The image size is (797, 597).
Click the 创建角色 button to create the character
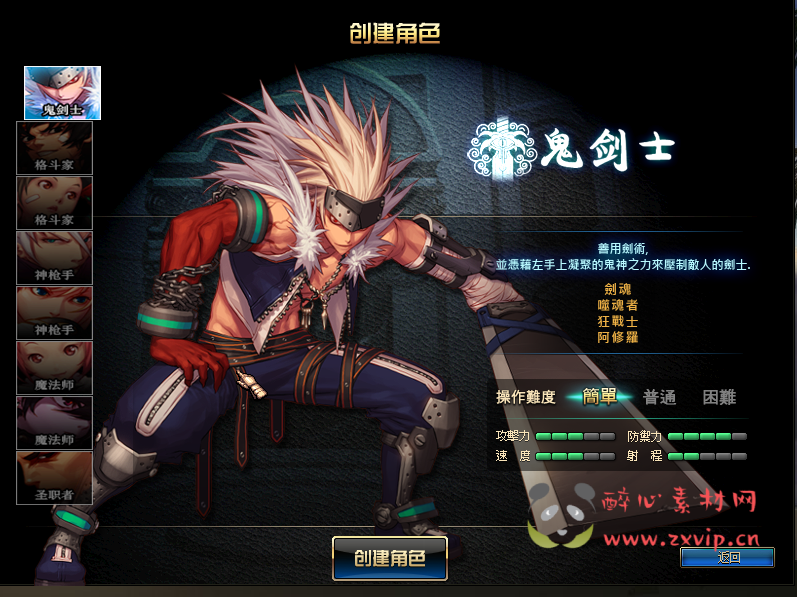(389, 558)
